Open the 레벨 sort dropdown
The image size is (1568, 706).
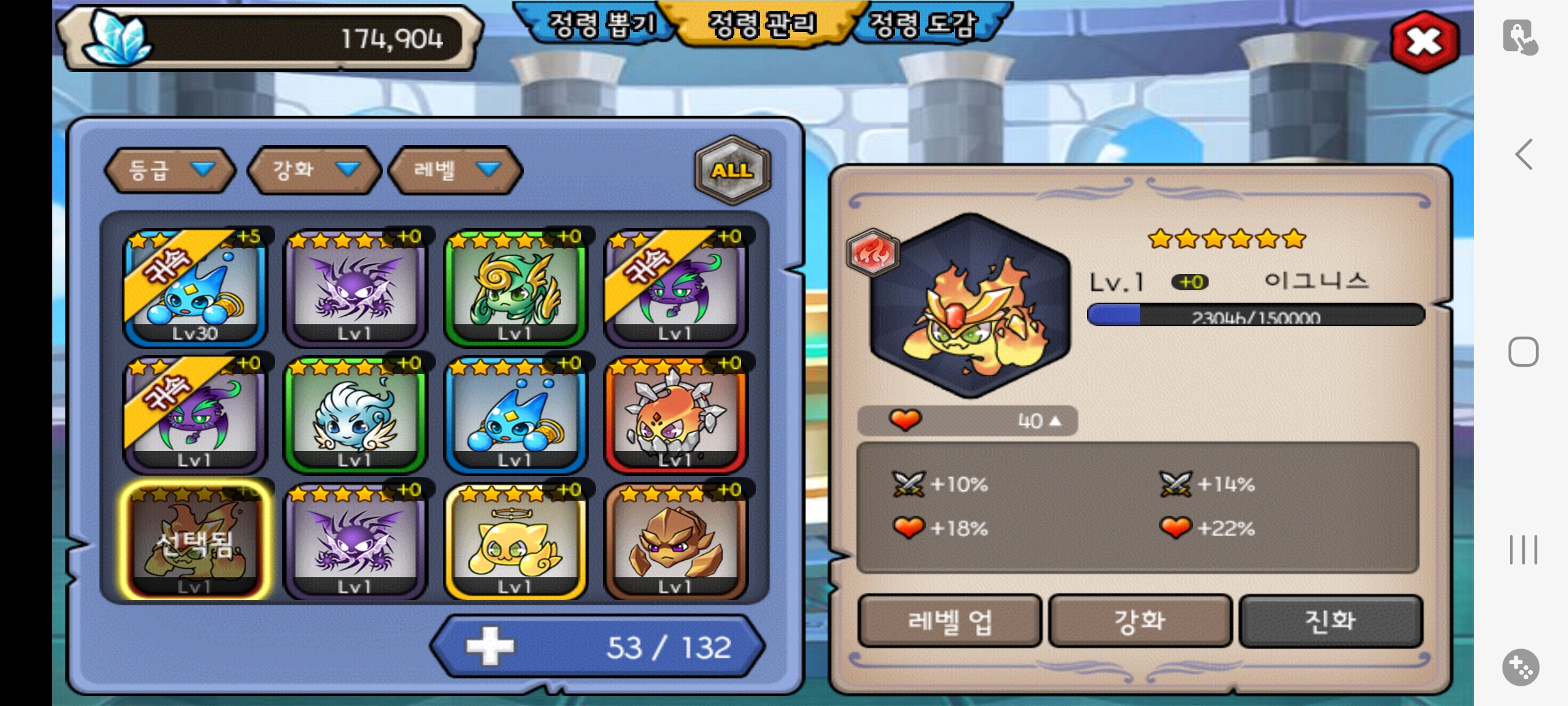click(x=455, y=170)
